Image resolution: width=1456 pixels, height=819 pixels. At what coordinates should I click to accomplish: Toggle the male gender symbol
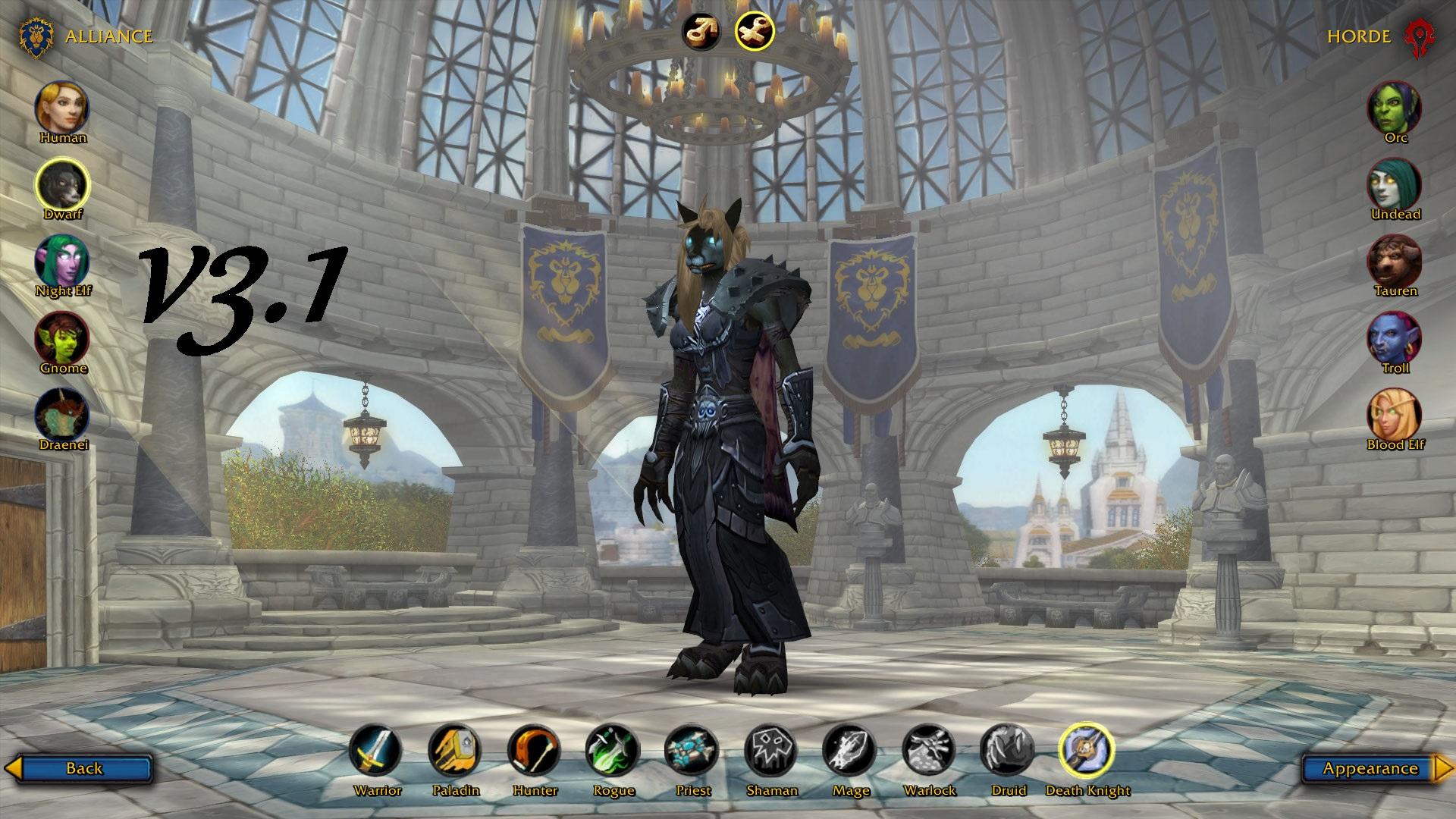[704, 30]
